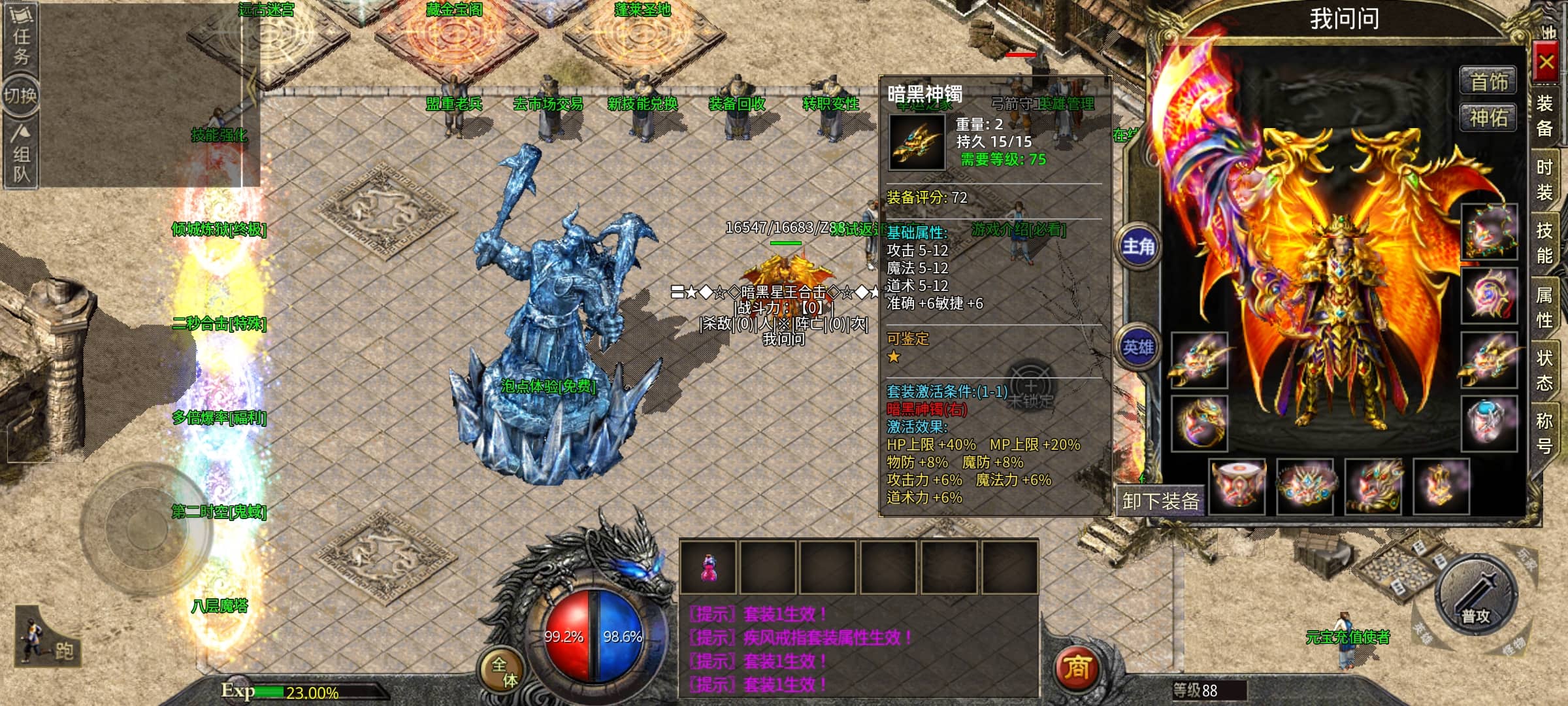Click the 卸下装备 unequip button
1568x706 pixels.
[1160, 501]
